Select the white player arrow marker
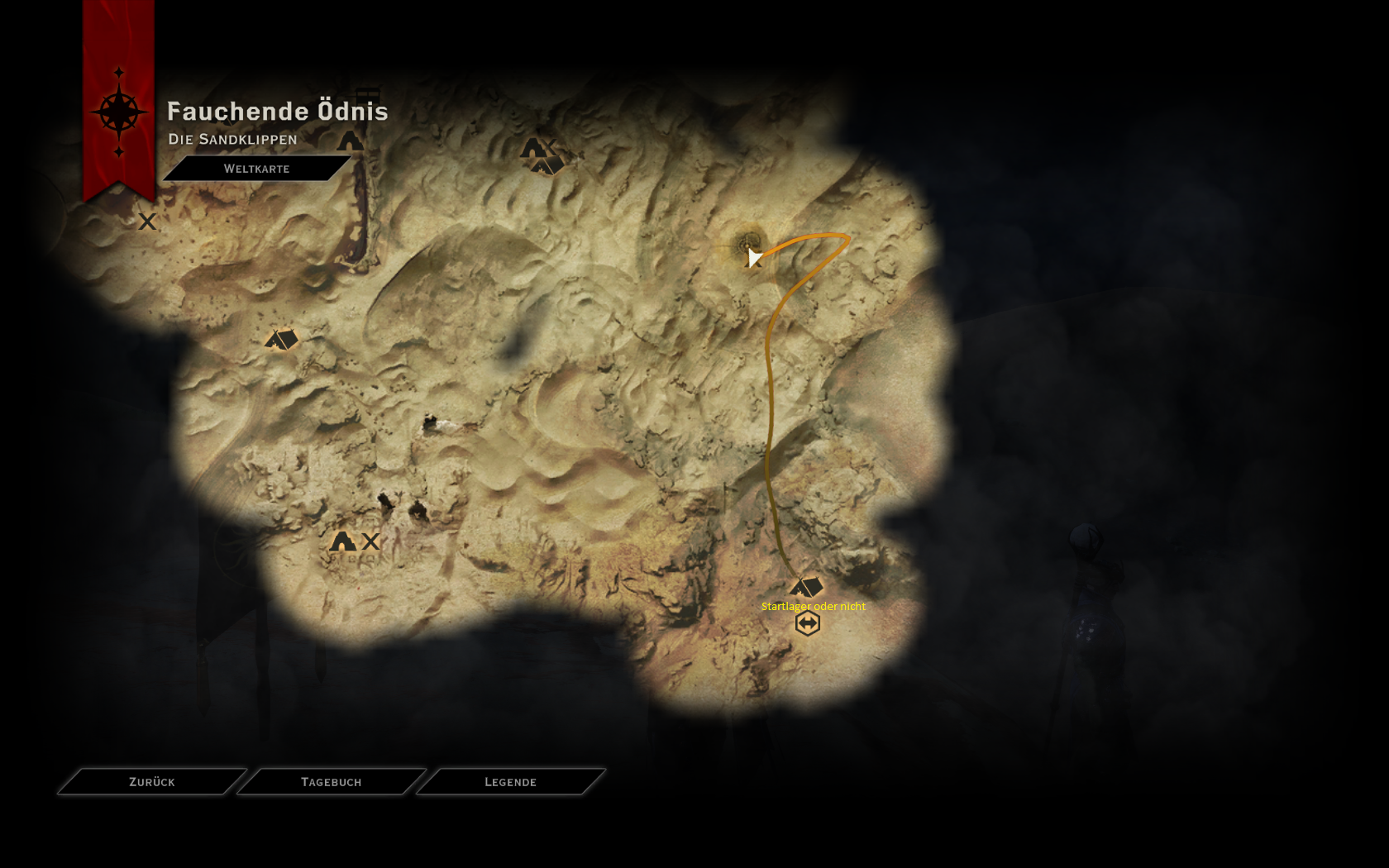 753,257
